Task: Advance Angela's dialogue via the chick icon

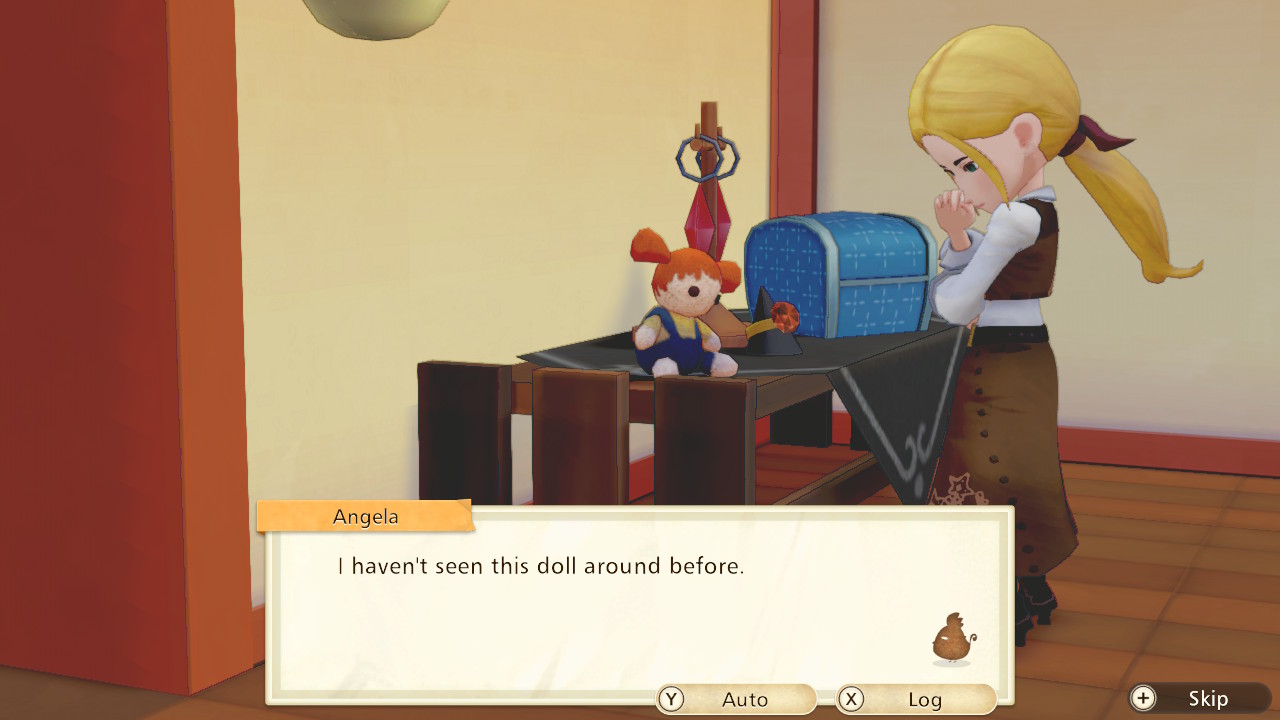Action: [x=952, y=639]
